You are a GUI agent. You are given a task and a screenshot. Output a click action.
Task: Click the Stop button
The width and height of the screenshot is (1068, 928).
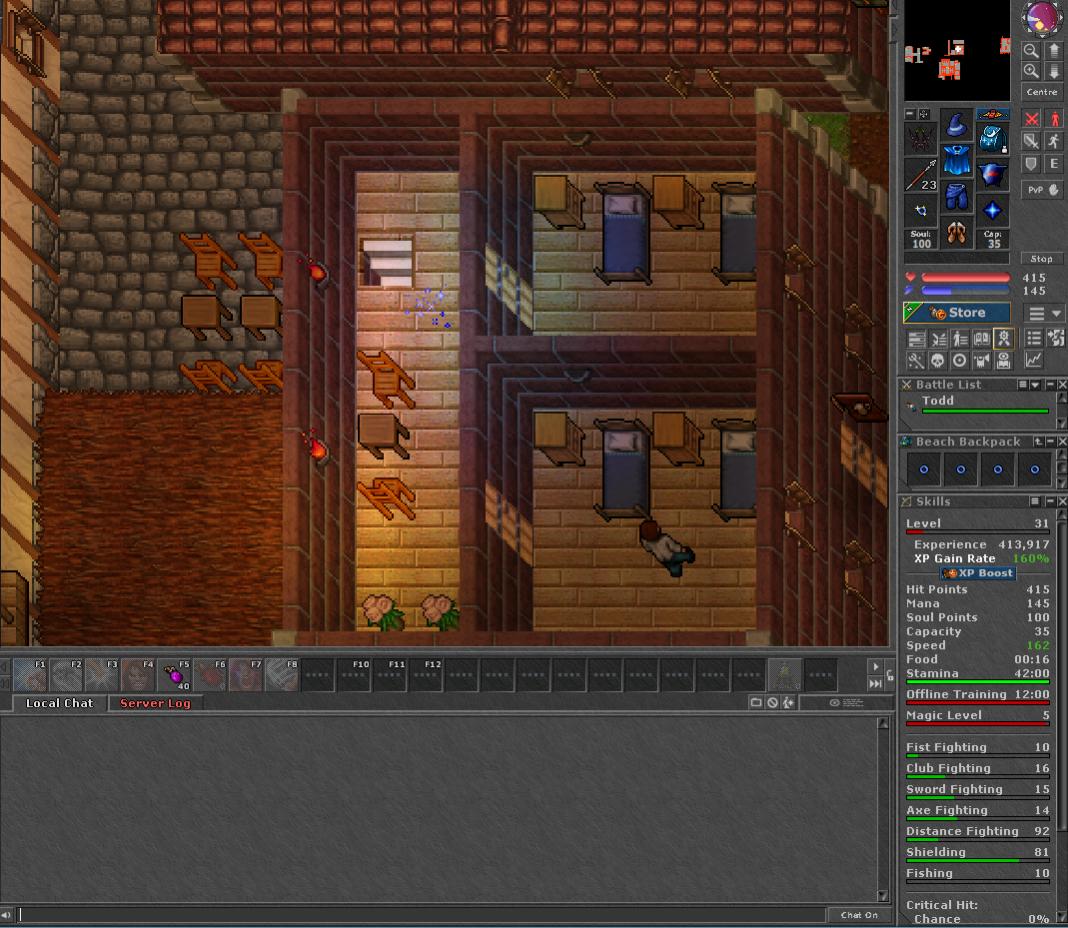pos(1041,258)
